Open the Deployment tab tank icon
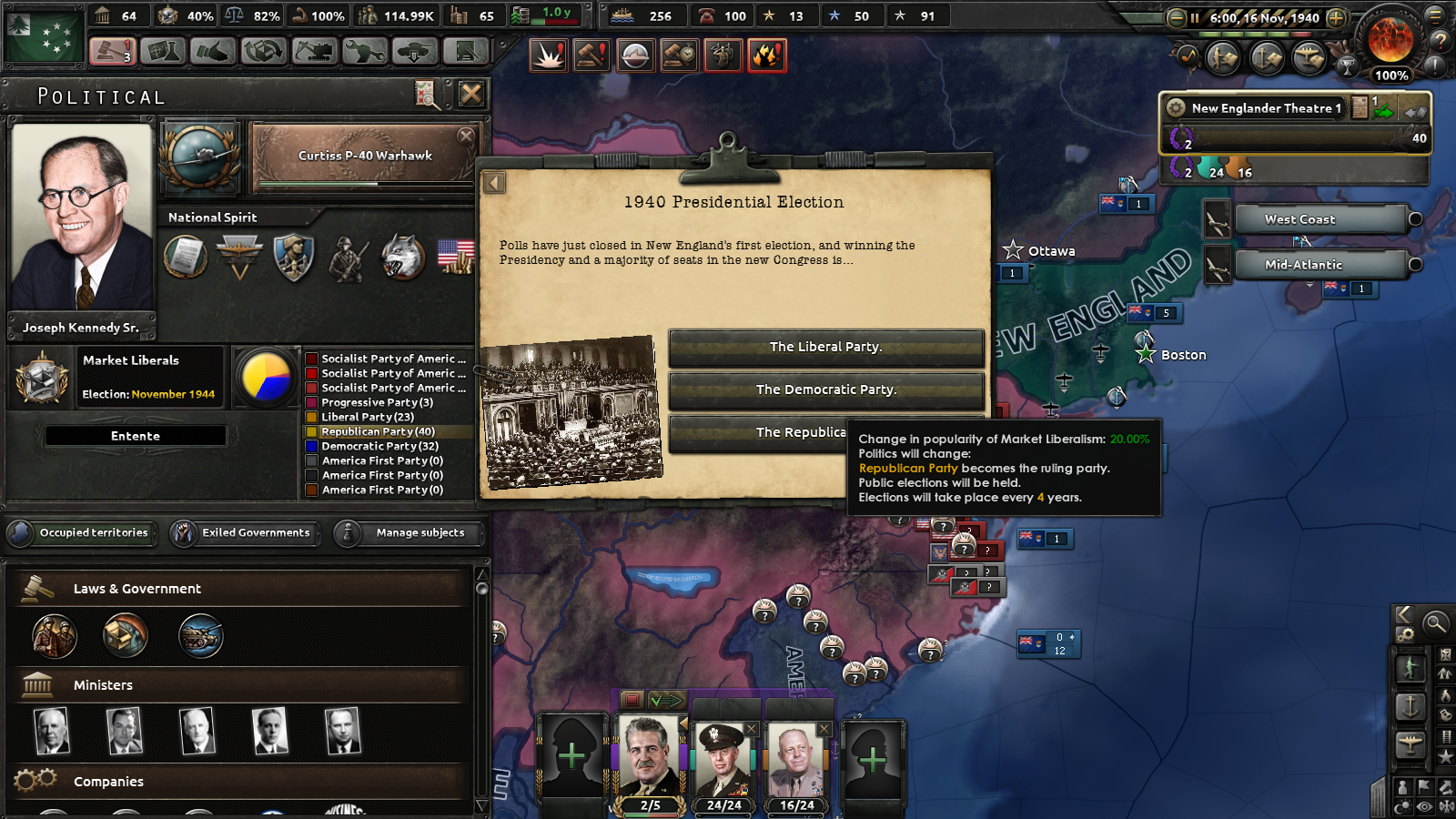The height and width of the screenshot is (819, 1456). tap(416, 52)
